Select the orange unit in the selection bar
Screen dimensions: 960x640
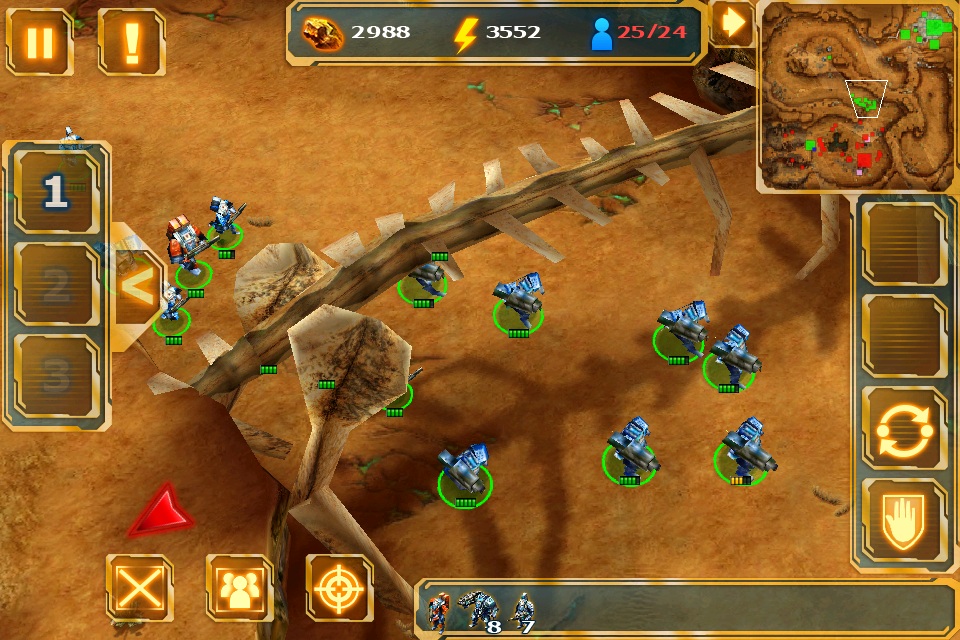tap(438, 611)
